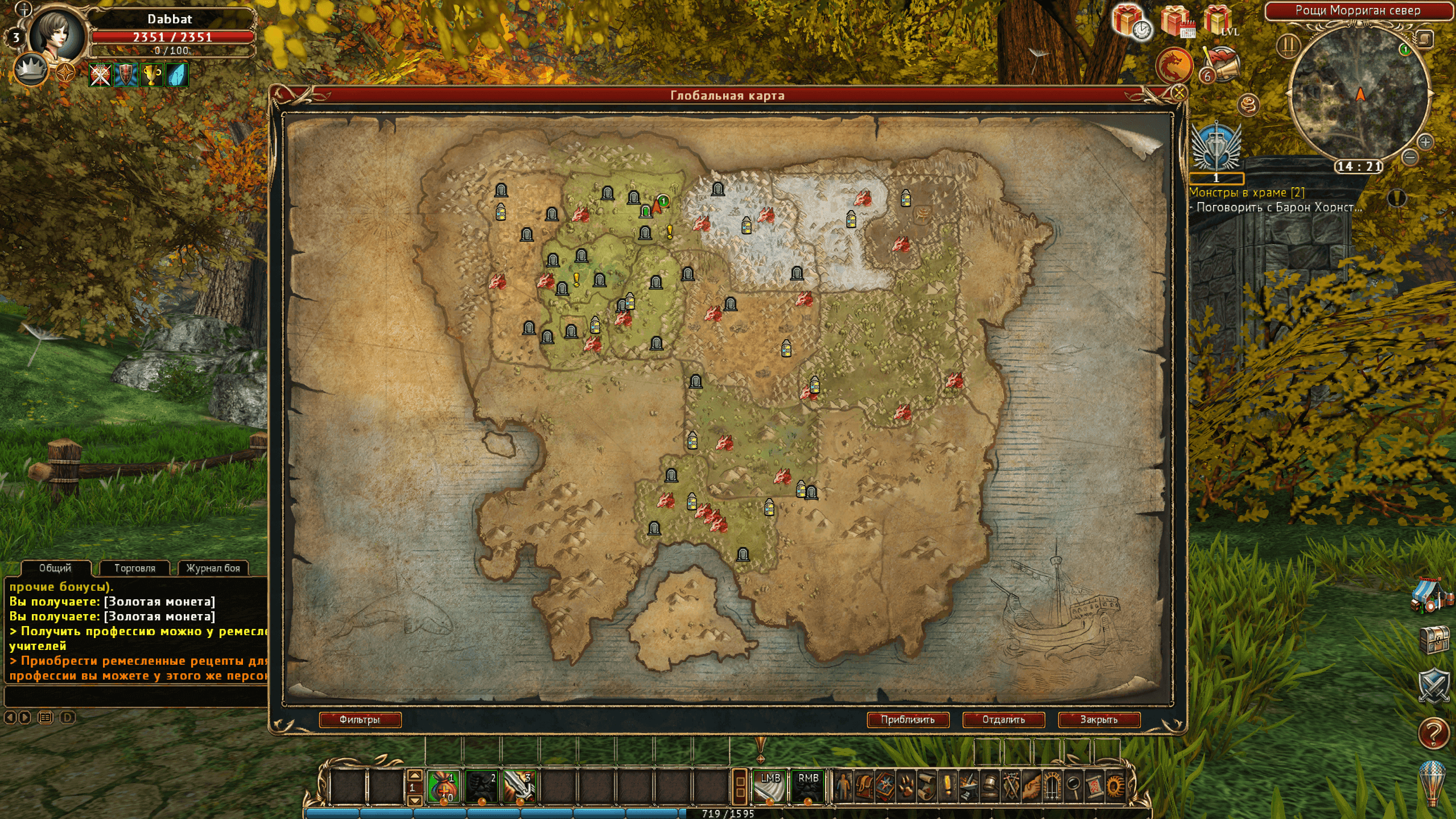Click the red dragon emblem icon
1456x819 pixels.
pyautogui.click(x=1174, y=66)
